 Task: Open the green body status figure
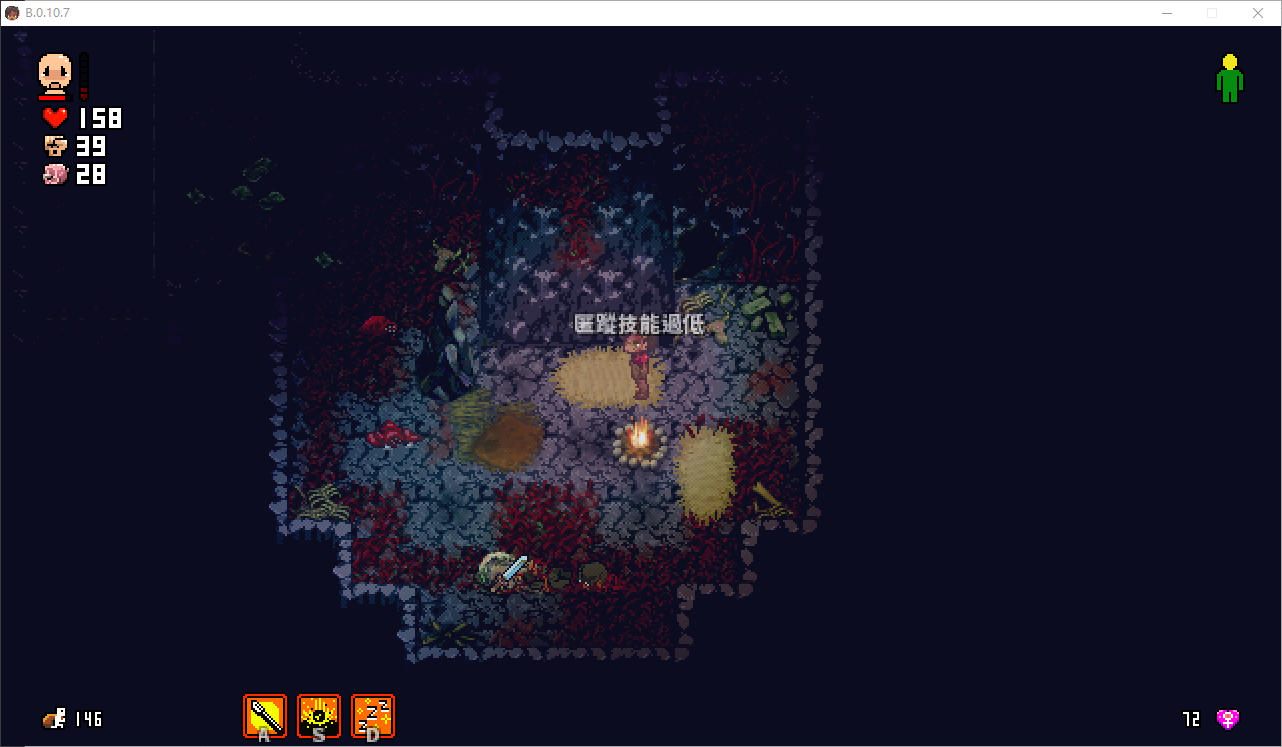pos(1229,78)
